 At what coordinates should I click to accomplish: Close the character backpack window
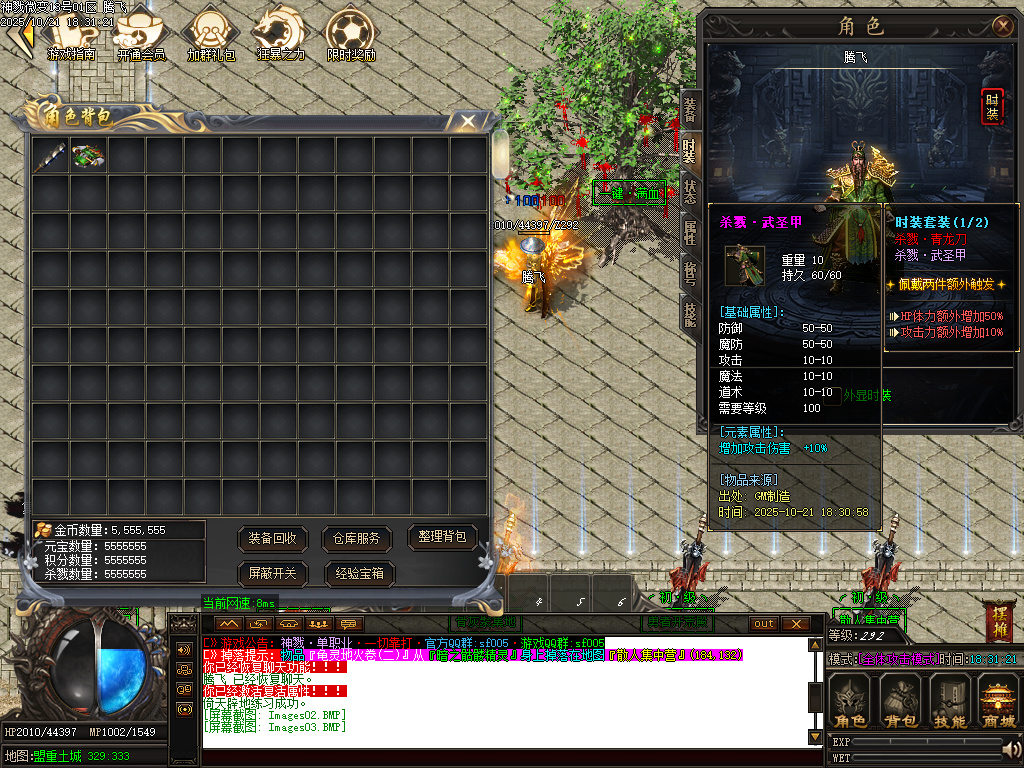pos(467,121)
